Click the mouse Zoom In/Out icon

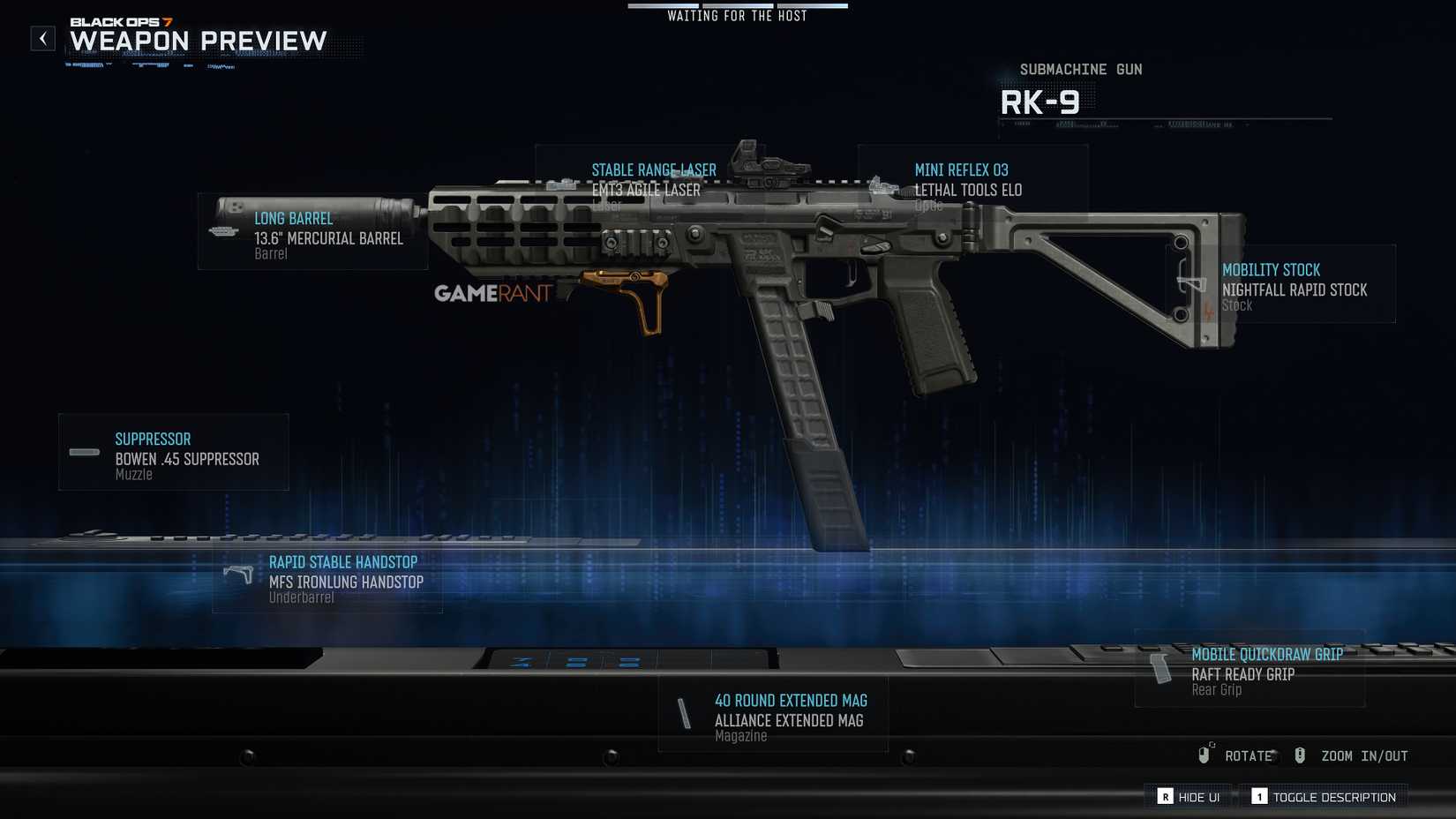(x=1299, y=755)
